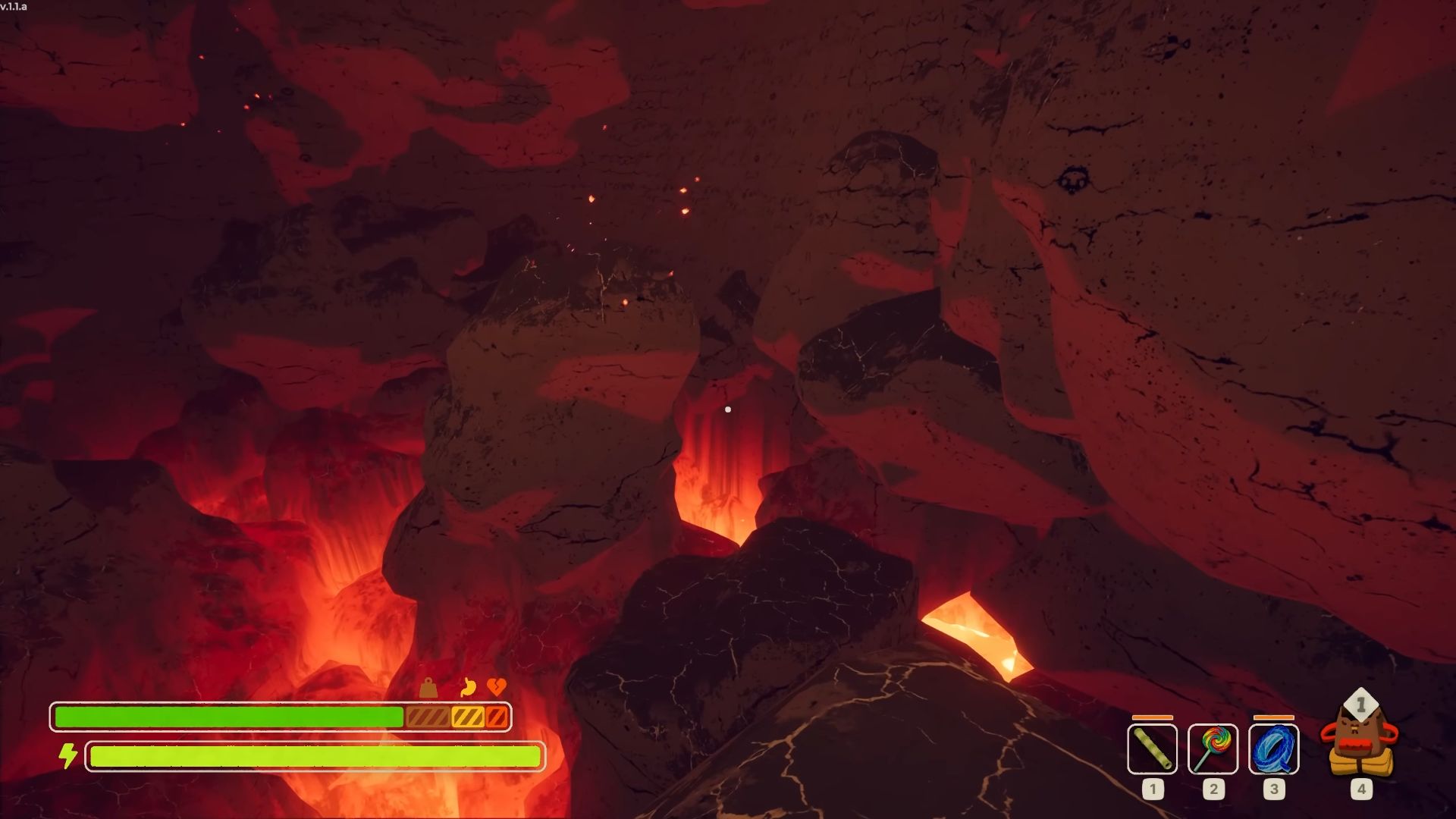Choose the rainbow lollipop slot
This screenshot has width=1456, height=819.
coord(1213,748)
